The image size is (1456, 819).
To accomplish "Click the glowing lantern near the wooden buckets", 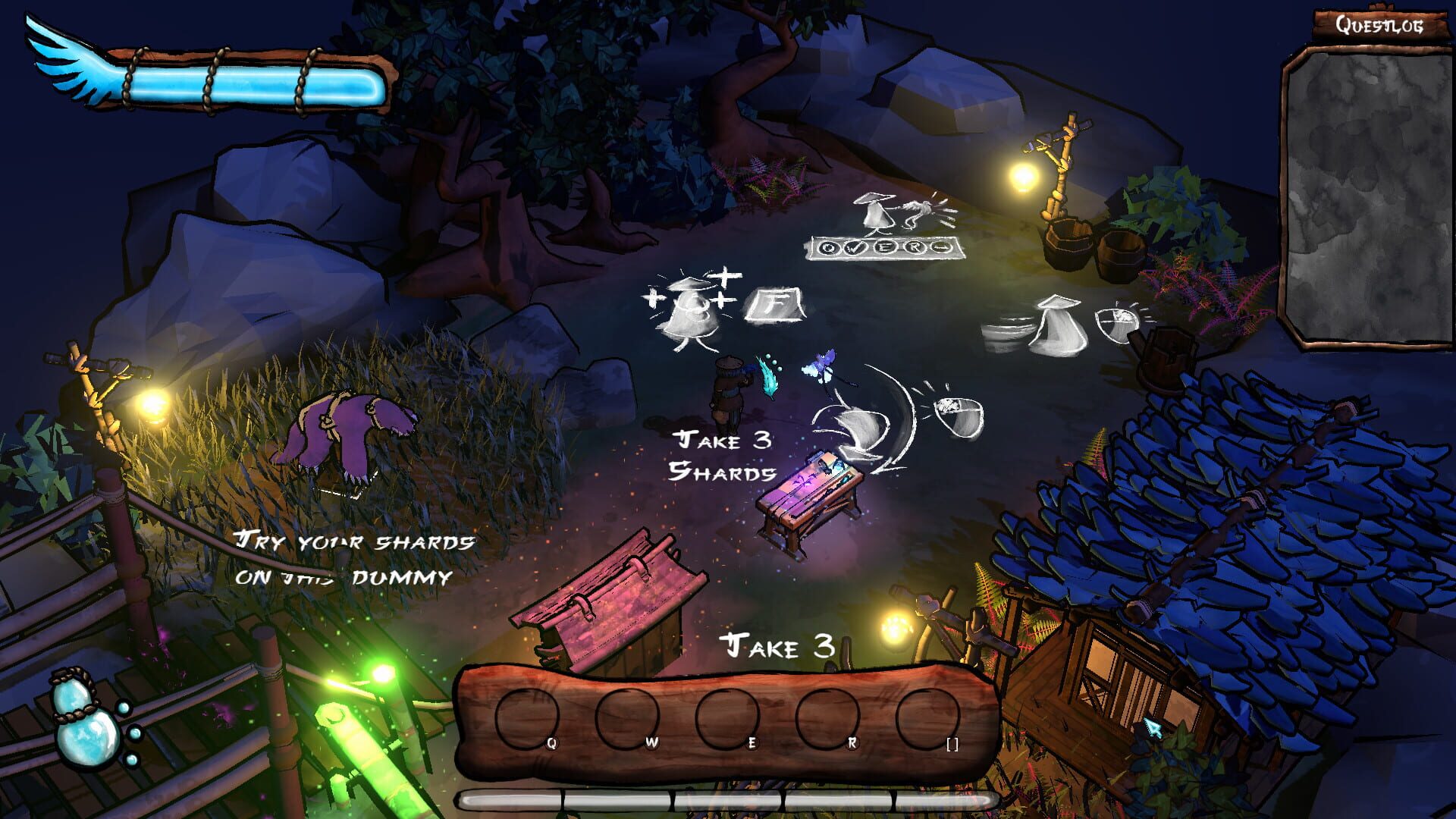I will click(x=1023, y=178).
